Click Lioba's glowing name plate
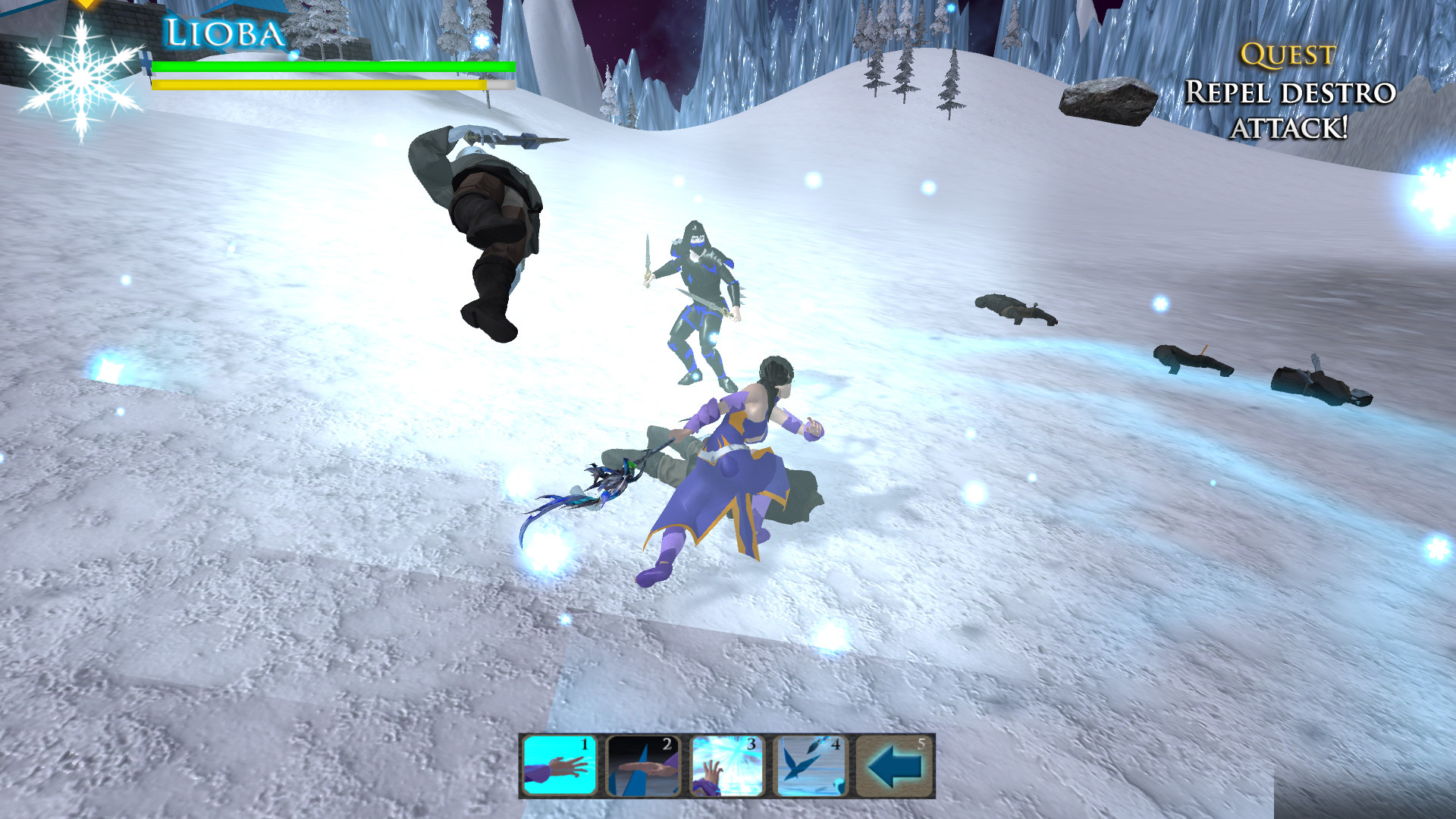 coord(222,32)
